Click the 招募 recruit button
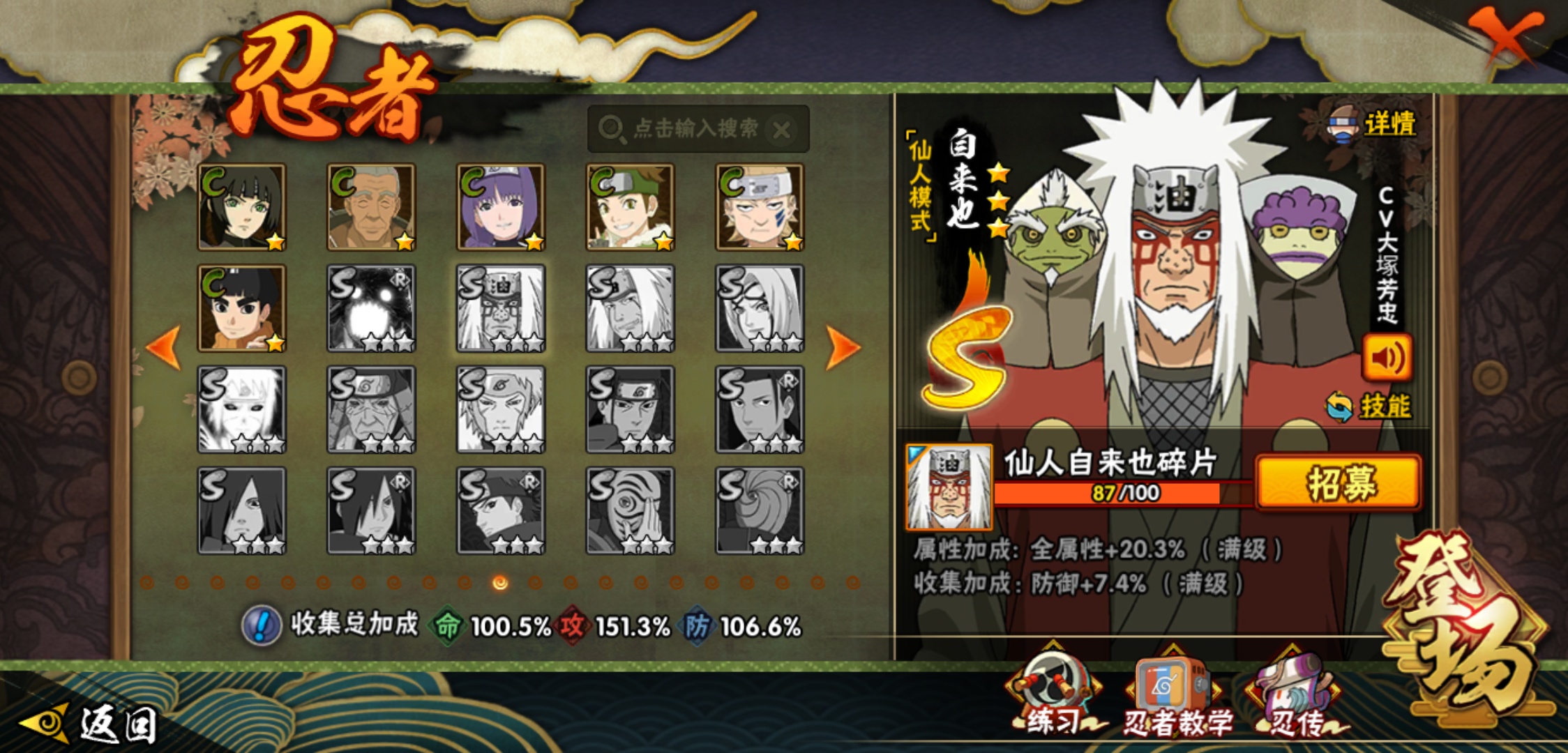 (x=1338, y=482)
